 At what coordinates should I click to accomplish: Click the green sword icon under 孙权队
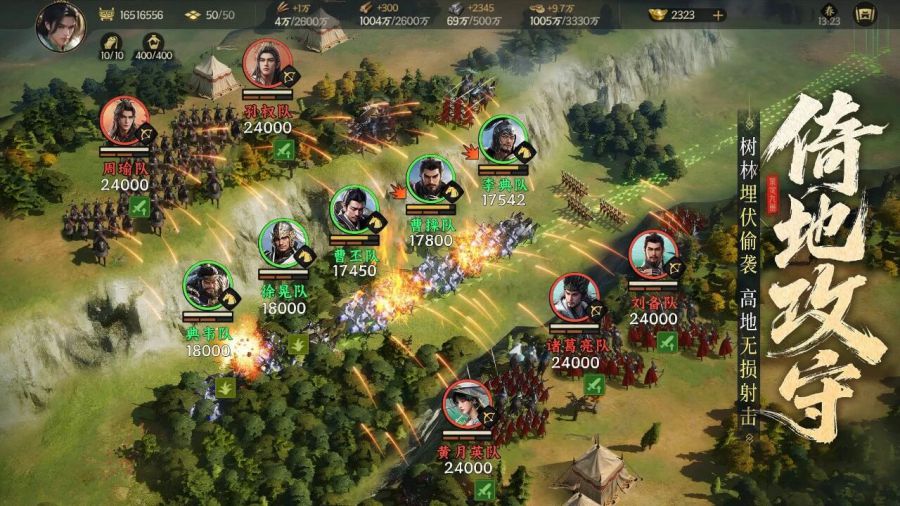pos(284,151)
